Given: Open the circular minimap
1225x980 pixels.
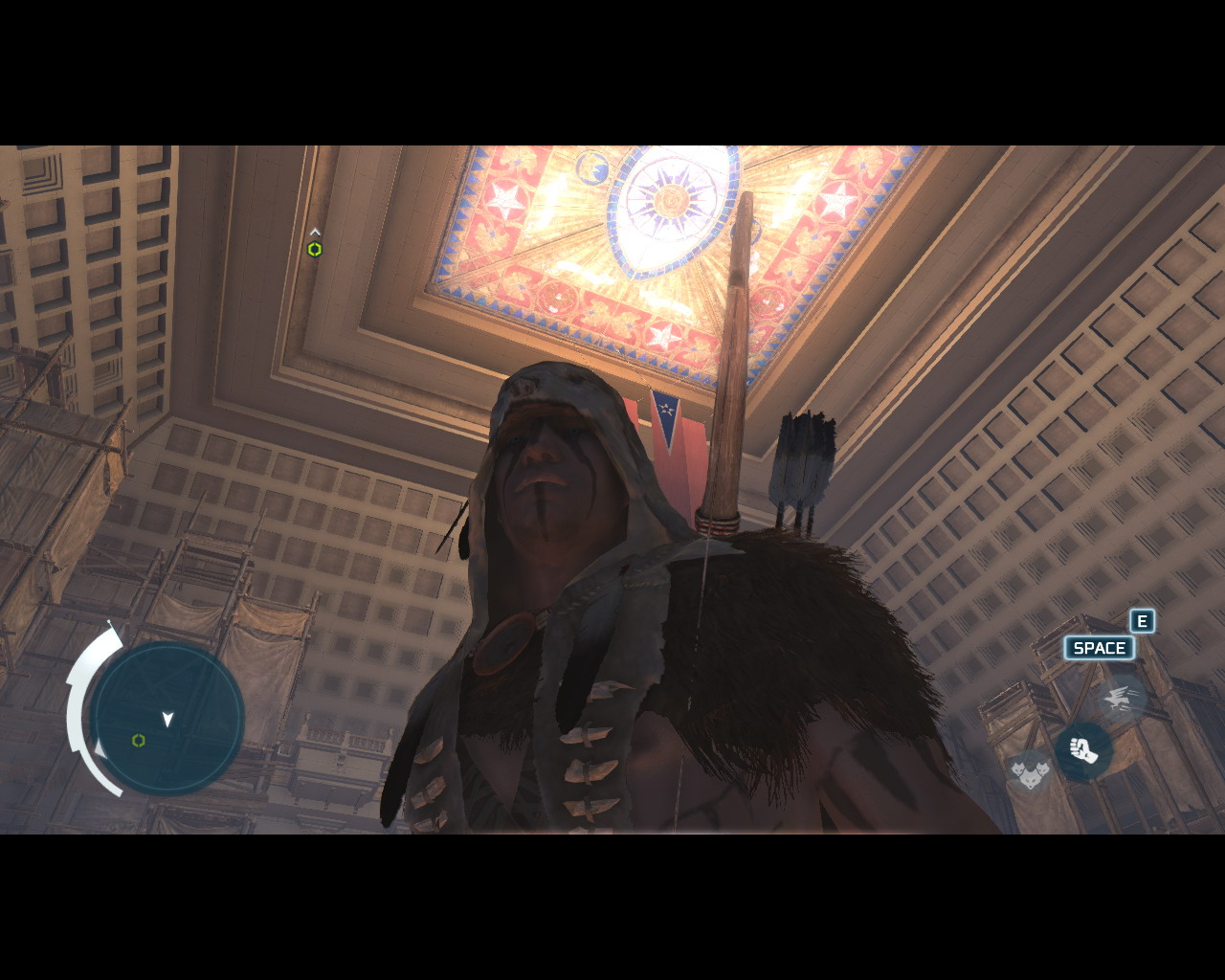Looking at the screenshot, I should [x=167, y=719].
